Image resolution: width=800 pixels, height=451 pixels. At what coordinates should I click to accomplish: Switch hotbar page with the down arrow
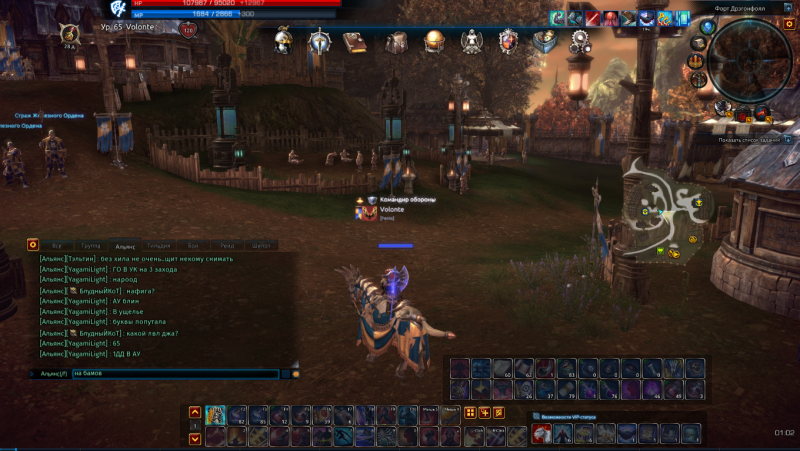tap(195, 438)
